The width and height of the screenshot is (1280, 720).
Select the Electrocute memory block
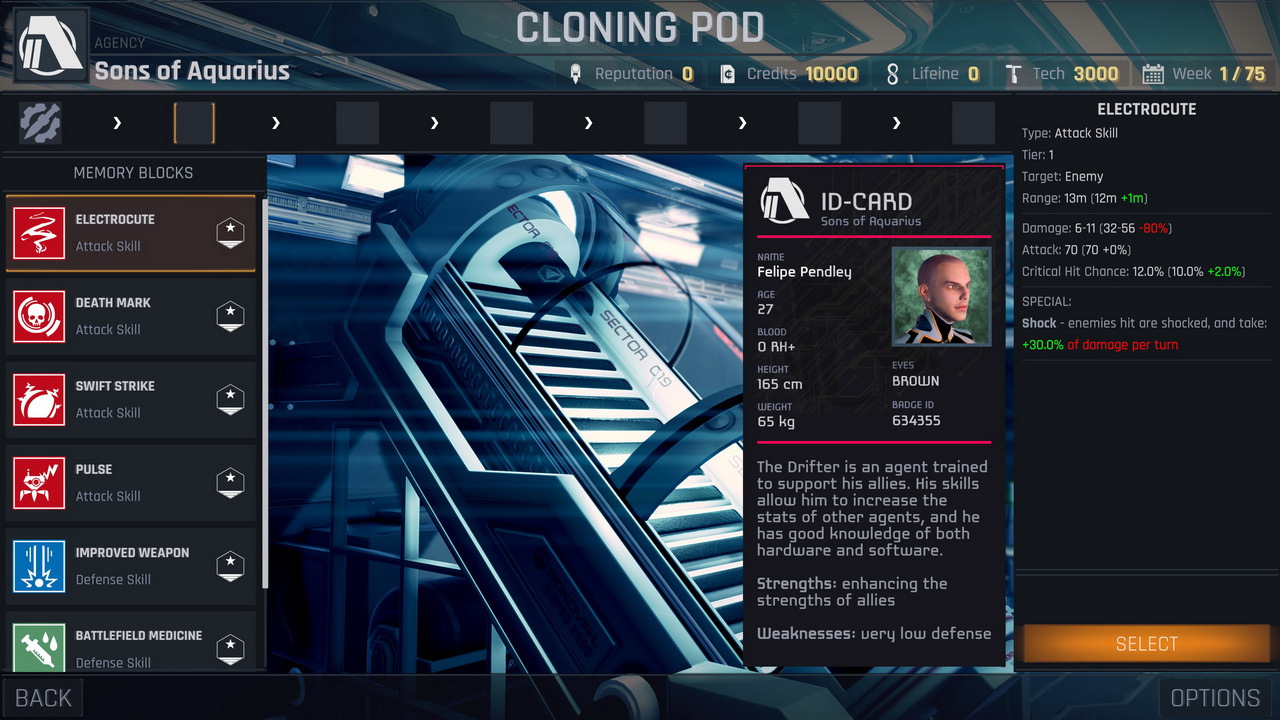click(131, 233)
